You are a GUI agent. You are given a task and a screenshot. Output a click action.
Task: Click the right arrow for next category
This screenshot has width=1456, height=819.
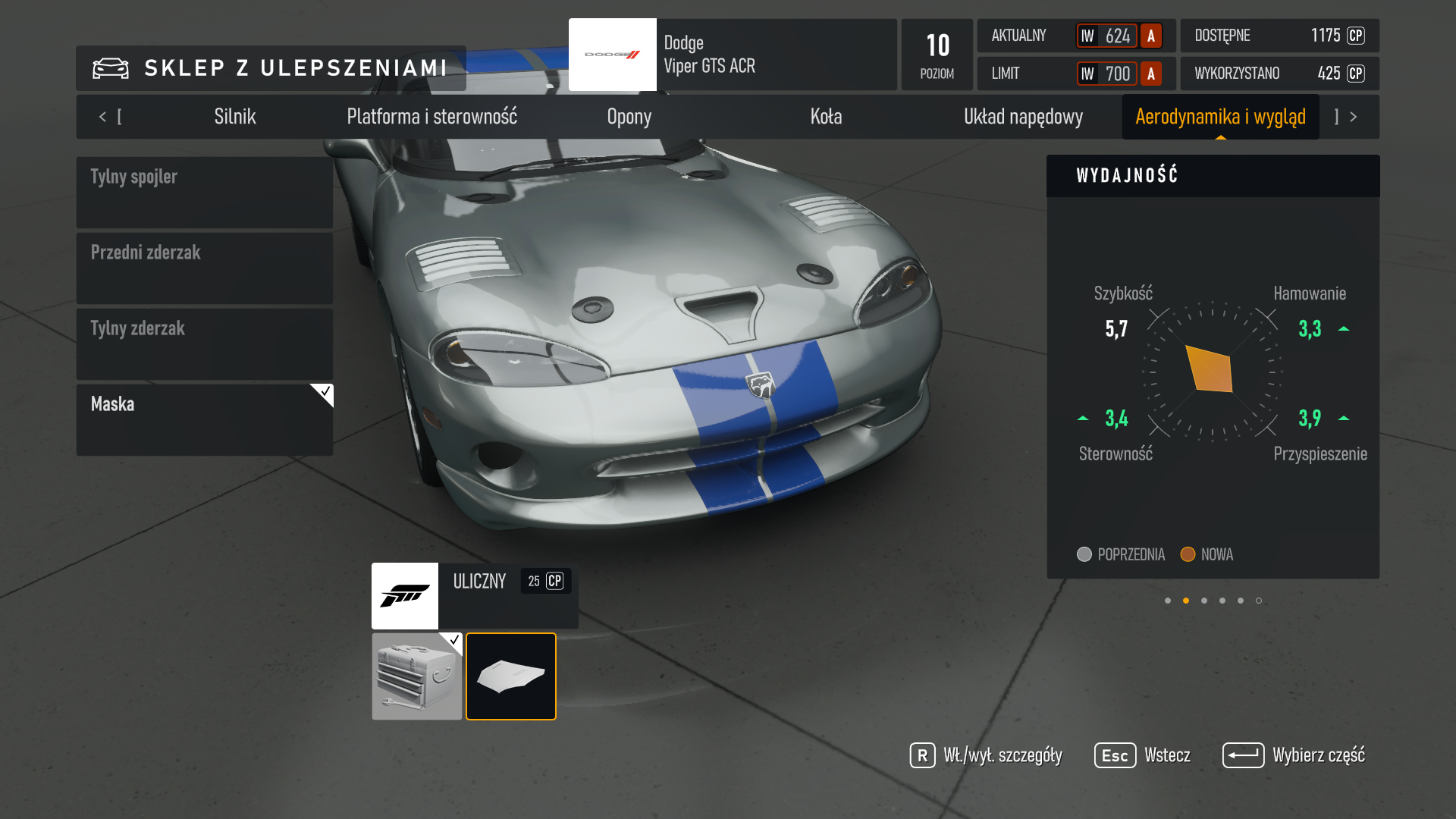(x=1353, y=117)
